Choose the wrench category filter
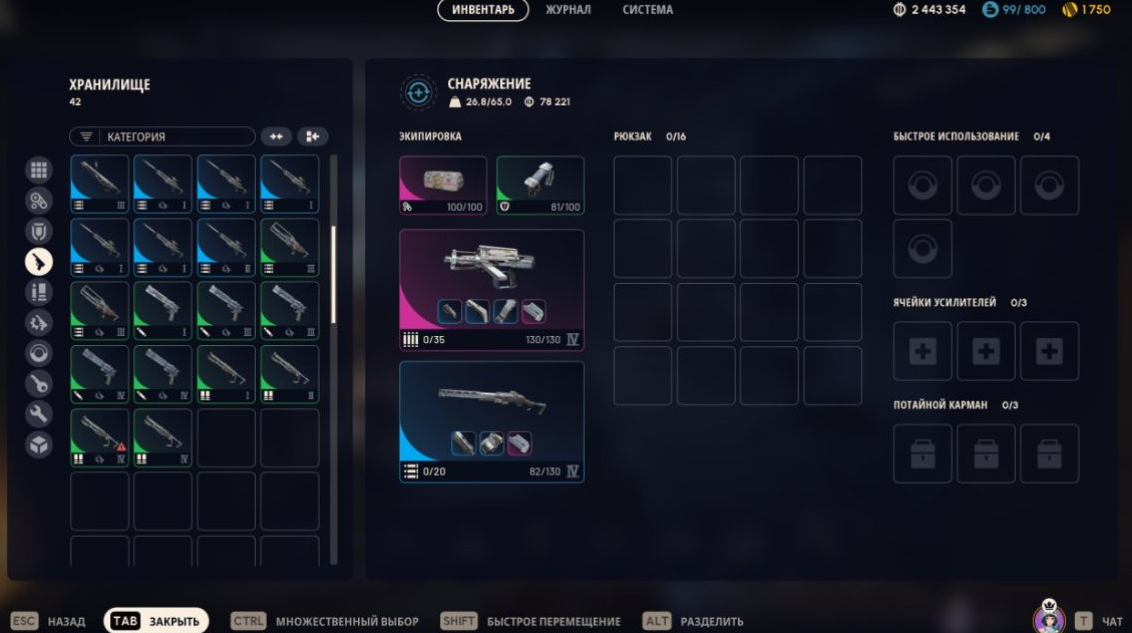Viewport: 1132px width, 633px height. pyautogui.click(x=39, y=414)
